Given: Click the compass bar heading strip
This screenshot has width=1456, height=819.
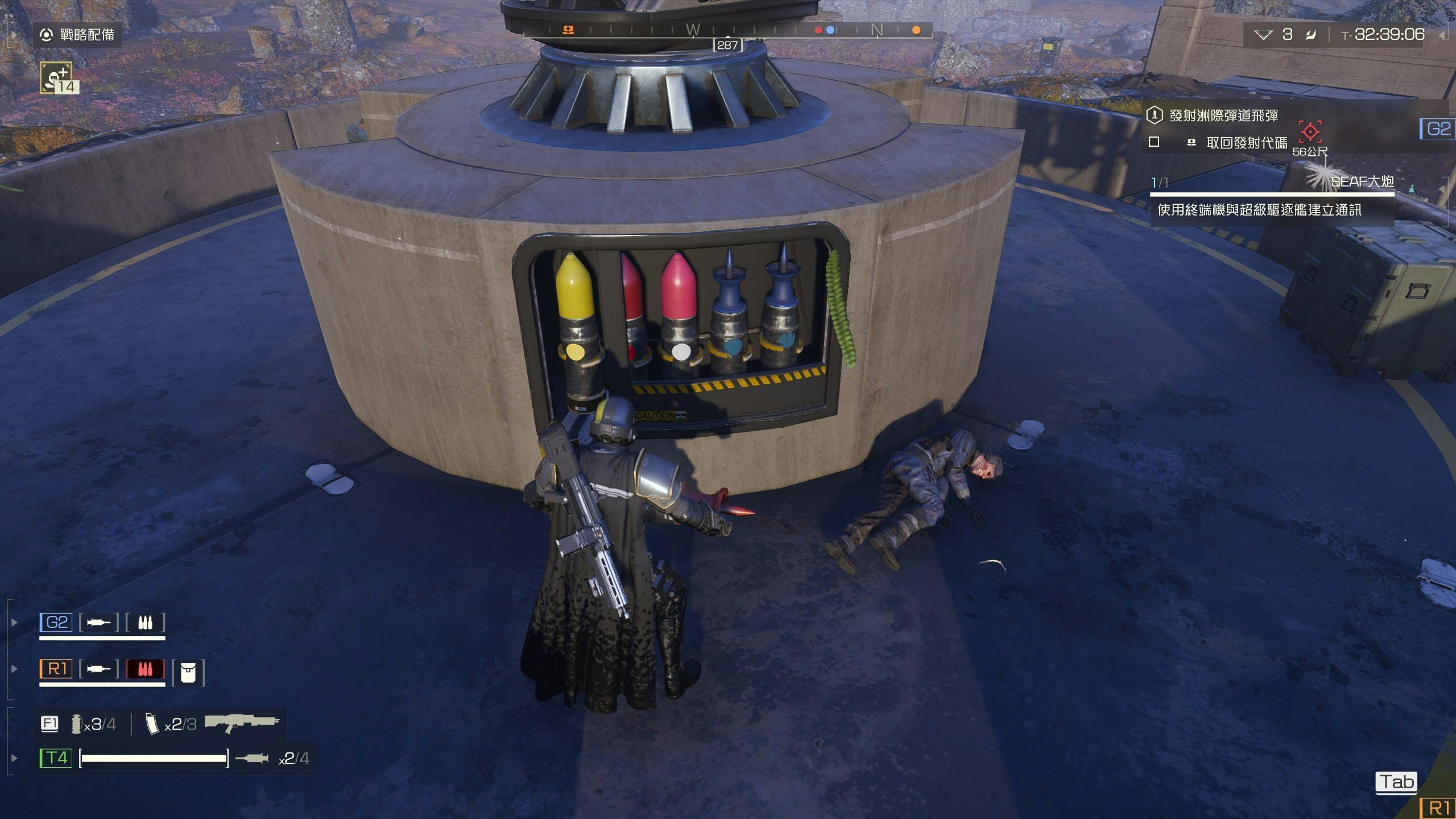Looking at the screenshot, I should (727, 30).
